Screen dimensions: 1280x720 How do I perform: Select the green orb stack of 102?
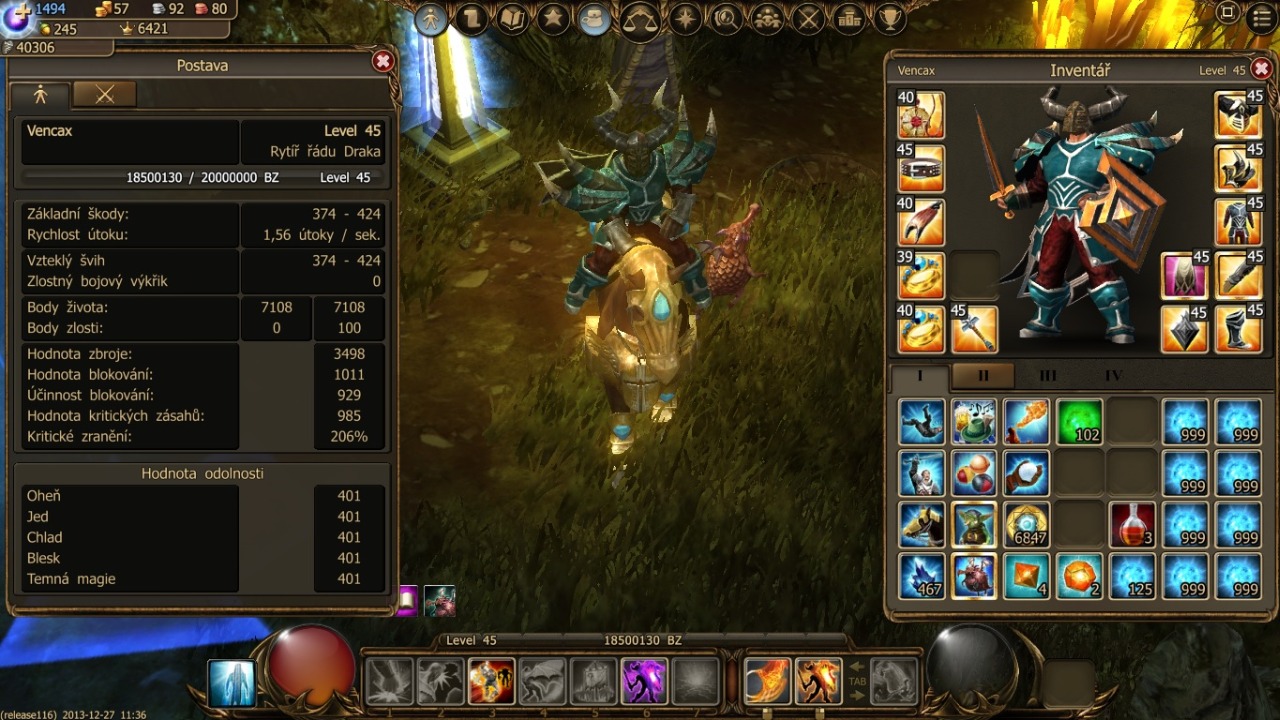pos(1080,422)
